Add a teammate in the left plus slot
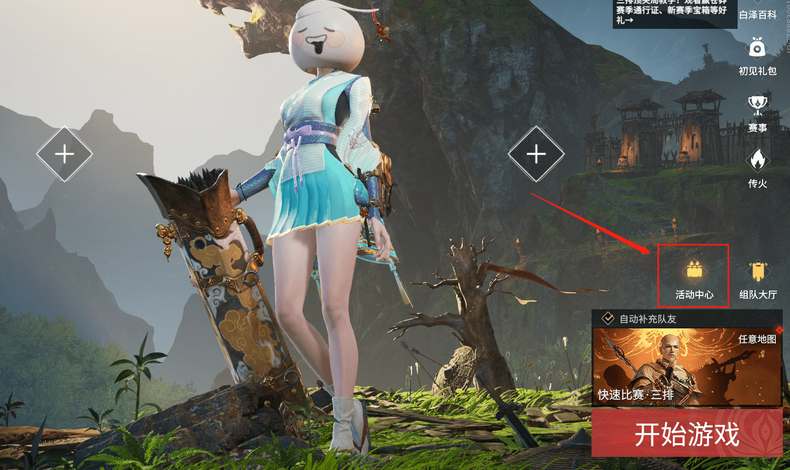 pos(65,154)
